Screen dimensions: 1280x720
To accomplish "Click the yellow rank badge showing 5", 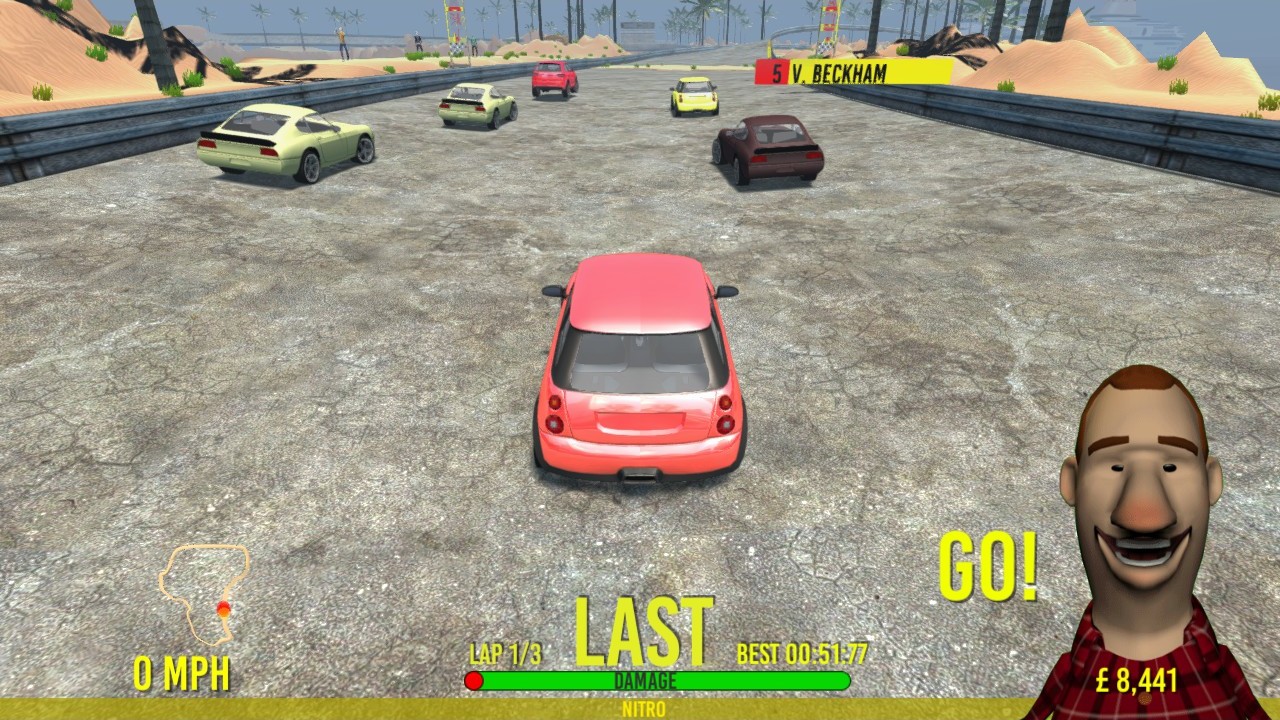I will [772, 71].
